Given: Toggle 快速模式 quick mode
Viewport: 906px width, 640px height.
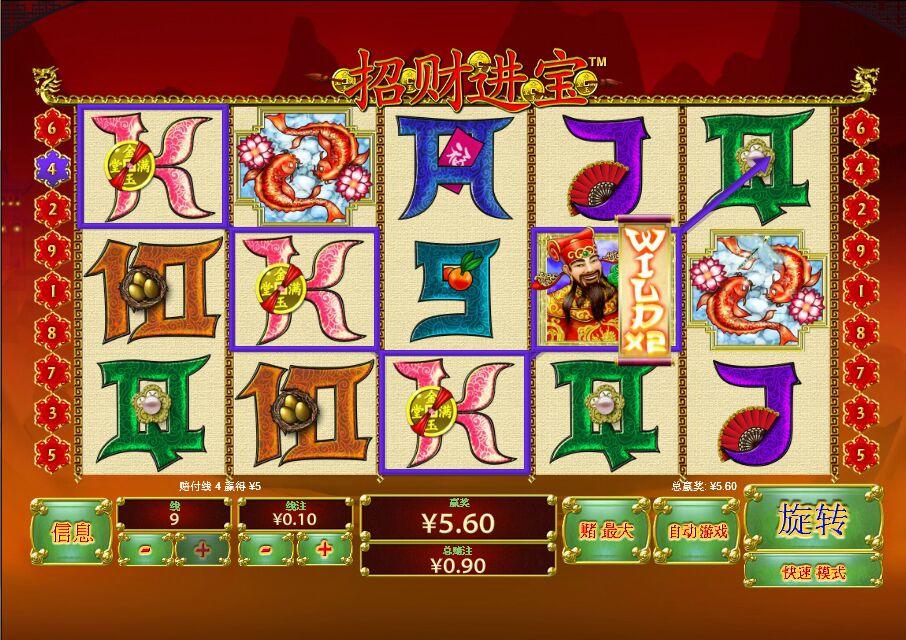Looking at the screenshot, I should point(812,572).
